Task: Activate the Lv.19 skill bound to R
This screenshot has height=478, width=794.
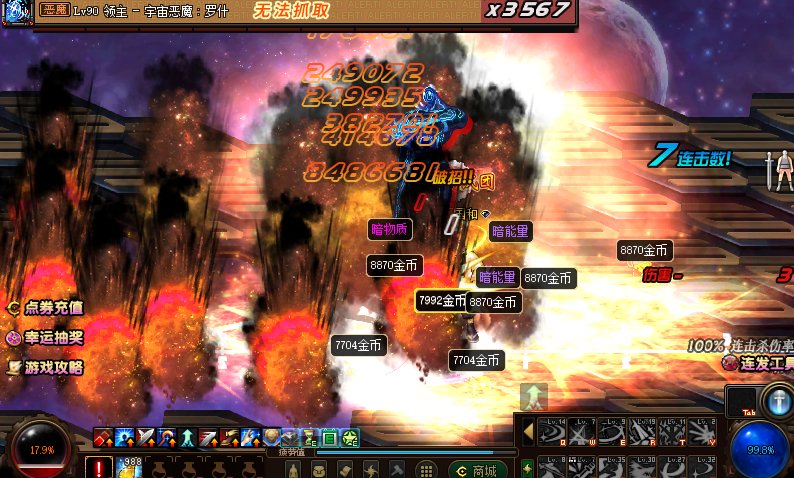Action: (644, 431)
